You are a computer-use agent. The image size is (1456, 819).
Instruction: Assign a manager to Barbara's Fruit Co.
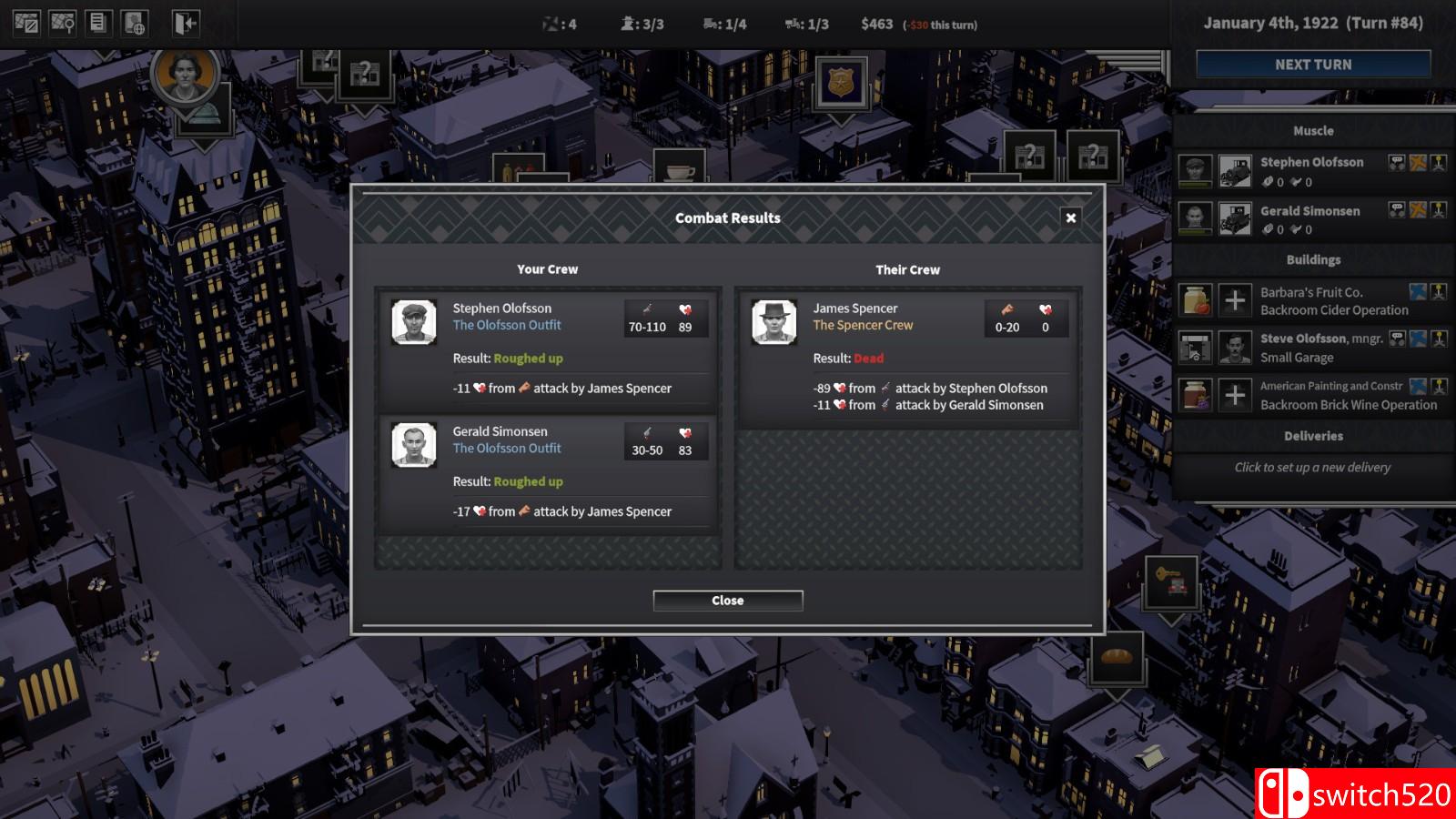(x=1235, y=300)
